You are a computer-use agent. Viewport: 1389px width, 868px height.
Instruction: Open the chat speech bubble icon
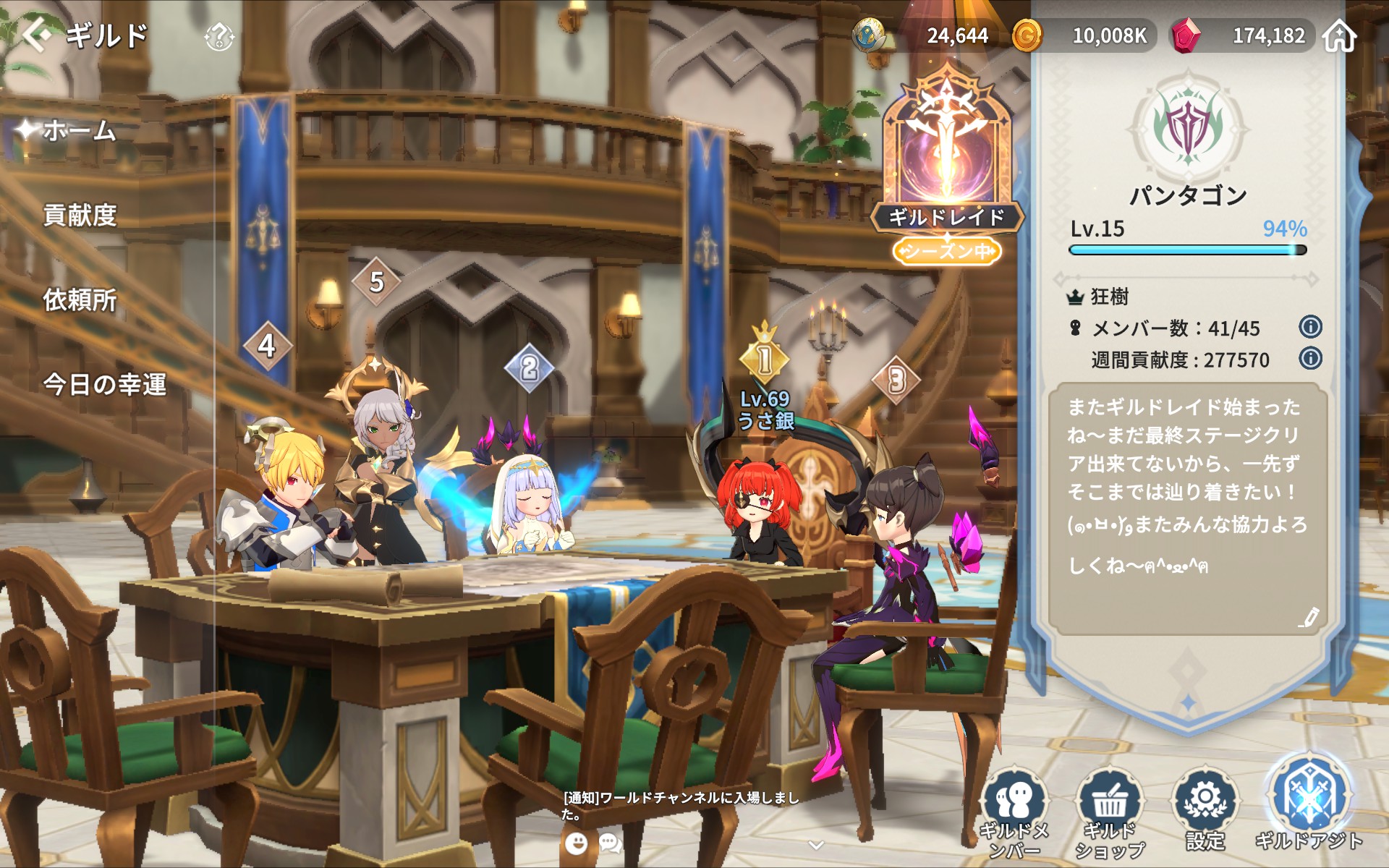[610, 843]
